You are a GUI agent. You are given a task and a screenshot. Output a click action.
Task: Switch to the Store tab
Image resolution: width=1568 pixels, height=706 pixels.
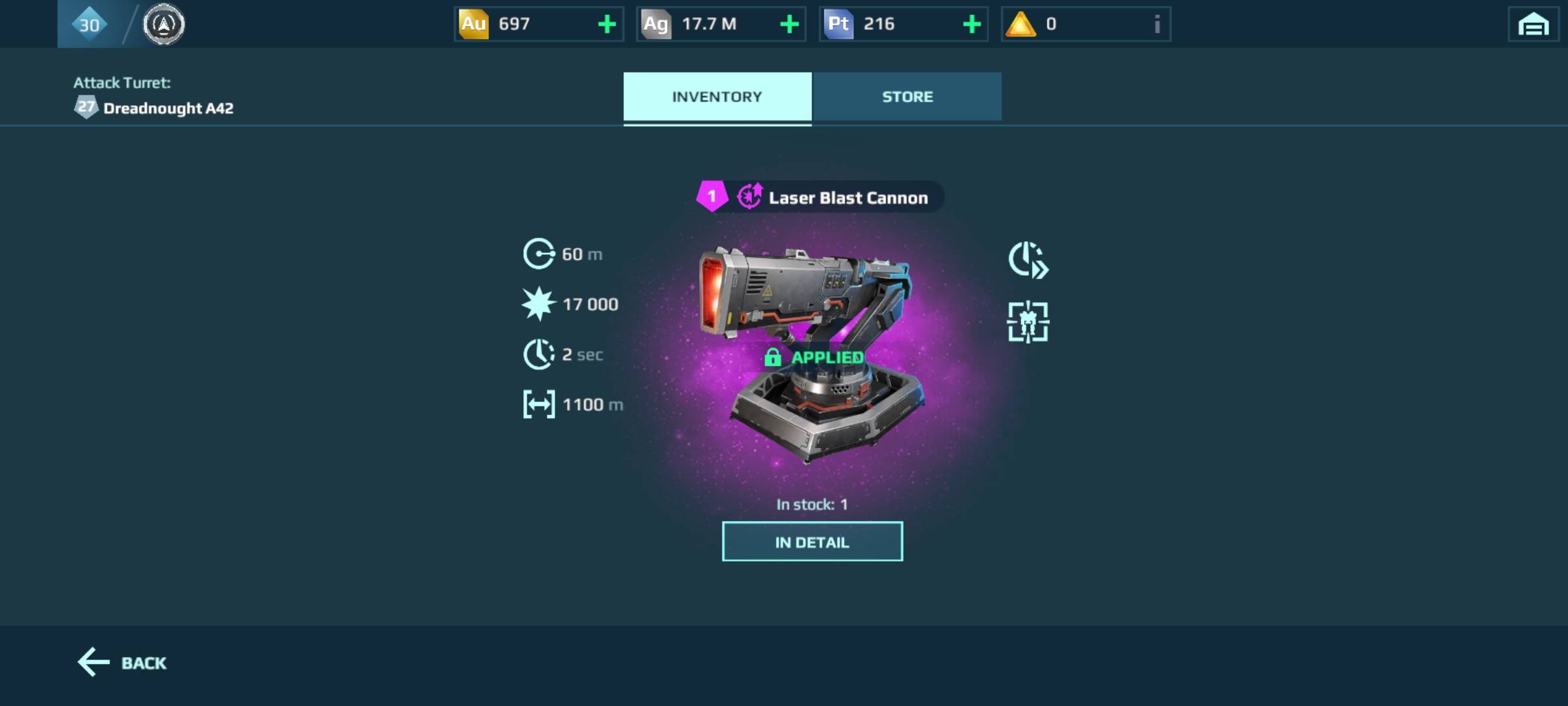[x=907, y=97]
